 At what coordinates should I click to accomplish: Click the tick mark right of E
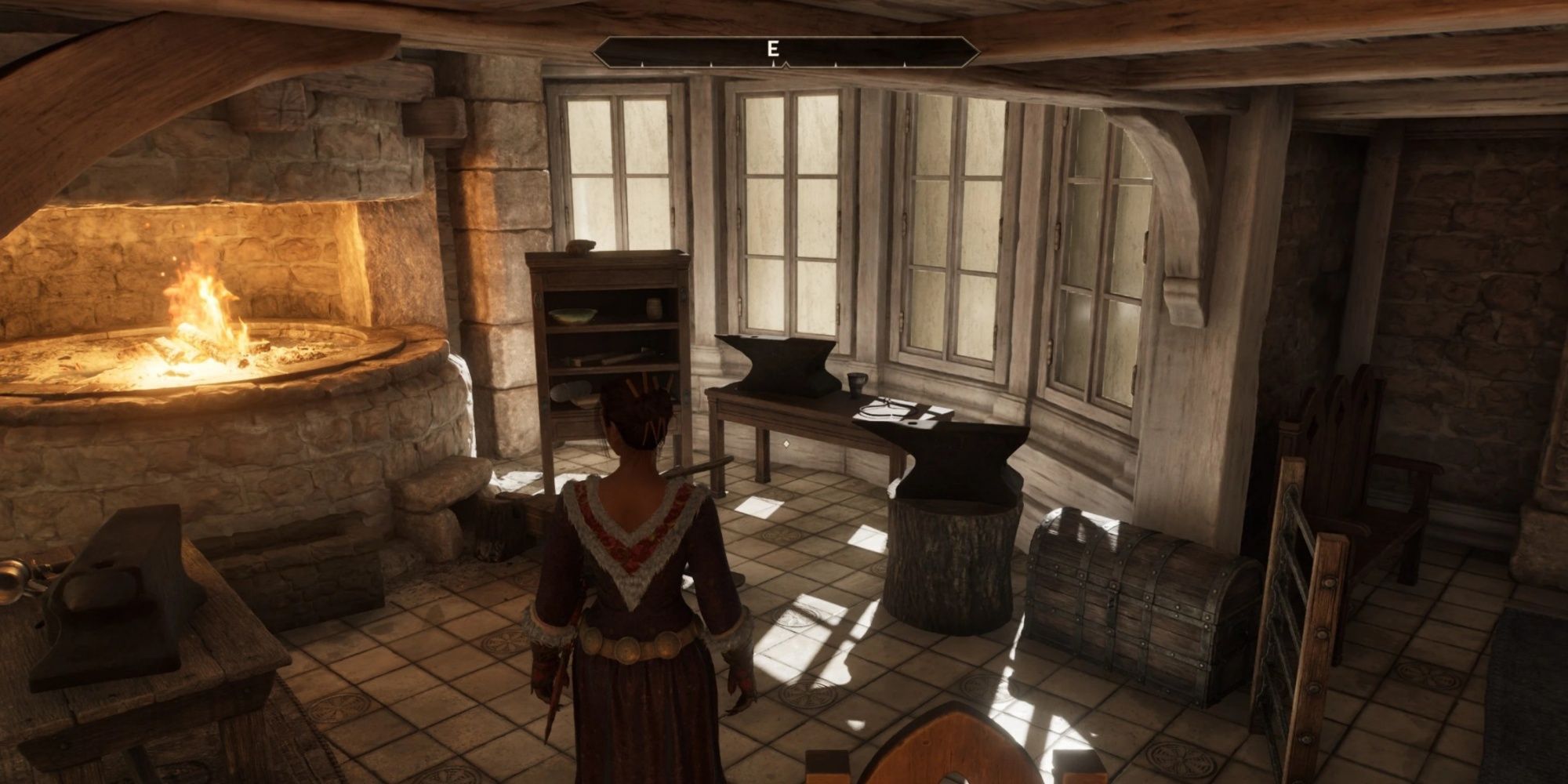point(836,64)
